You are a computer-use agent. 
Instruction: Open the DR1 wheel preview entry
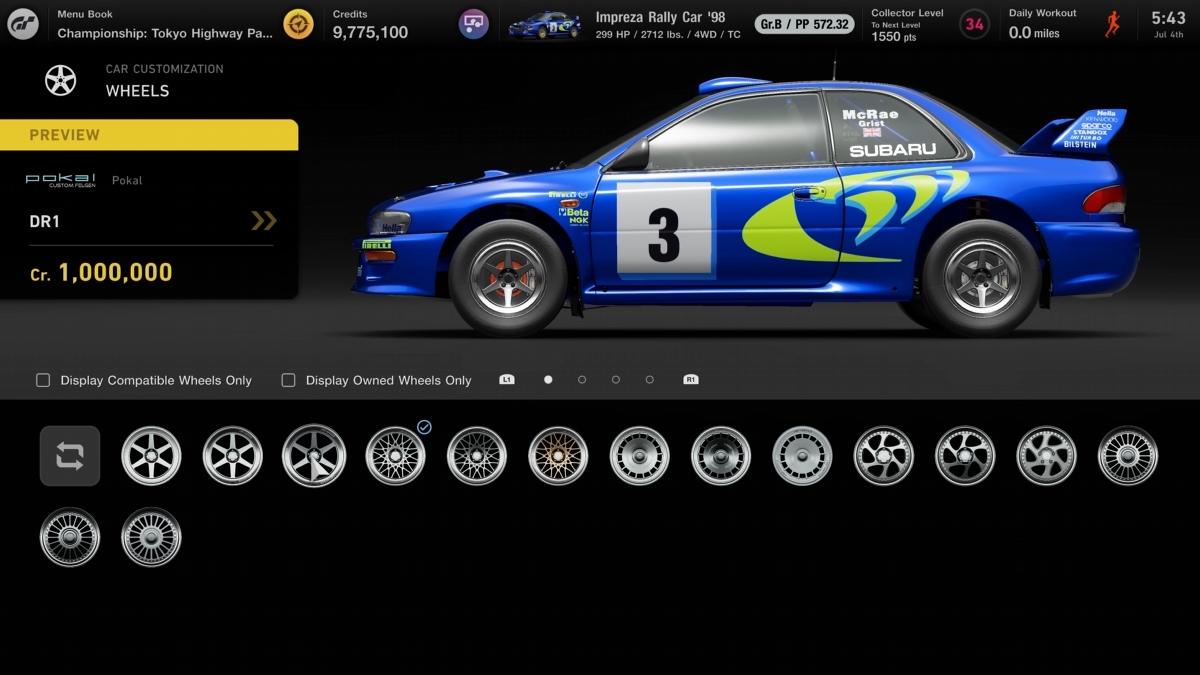tap(150, 221)
